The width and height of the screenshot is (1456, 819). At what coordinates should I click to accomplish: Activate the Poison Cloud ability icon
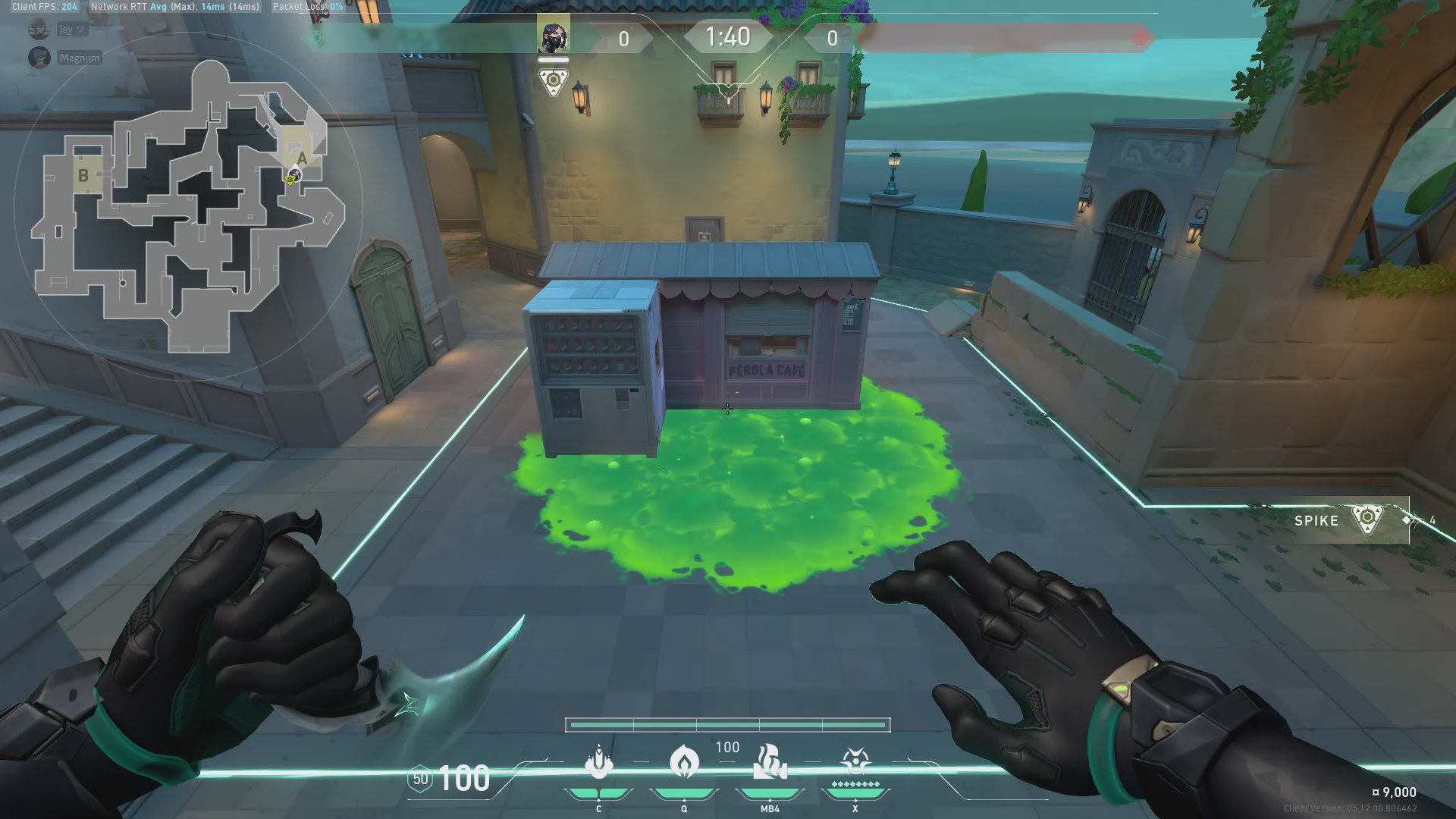[683, 761]
